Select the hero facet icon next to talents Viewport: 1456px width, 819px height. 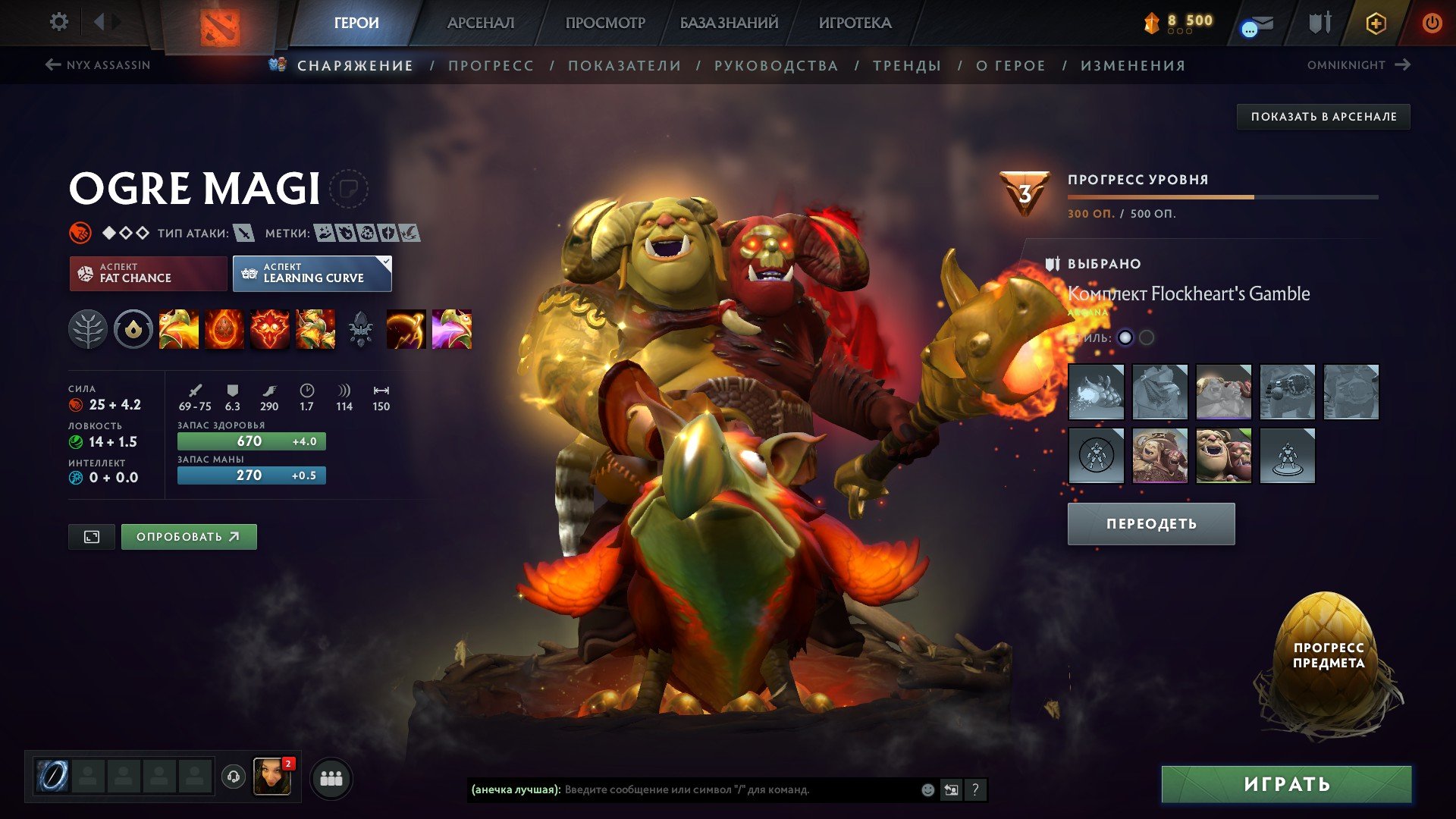pyautogui.click(x=133, y=329)
